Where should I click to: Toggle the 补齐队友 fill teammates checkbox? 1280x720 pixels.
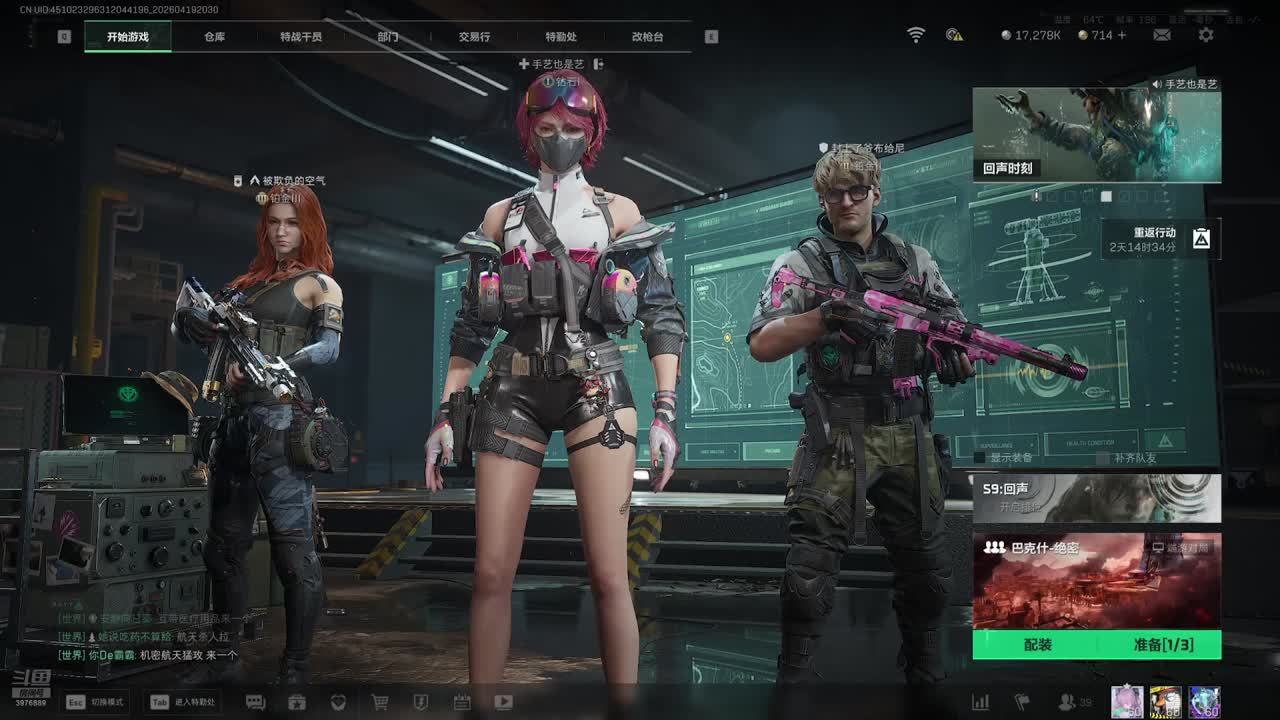click(x=1103, y=458)
